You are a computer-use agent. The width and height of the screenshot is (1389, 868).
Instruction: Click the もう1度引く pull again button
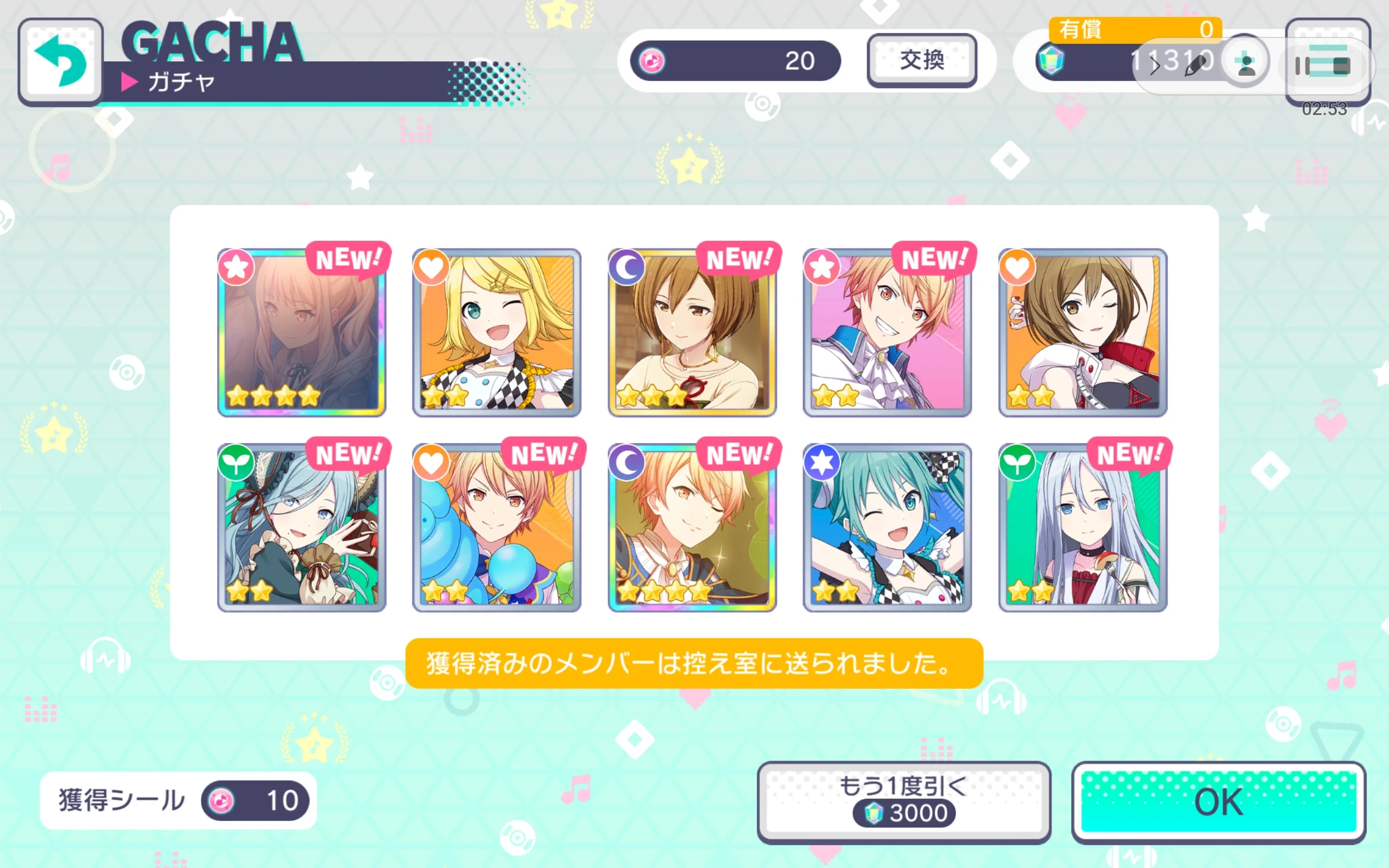(x=906, y=801)
